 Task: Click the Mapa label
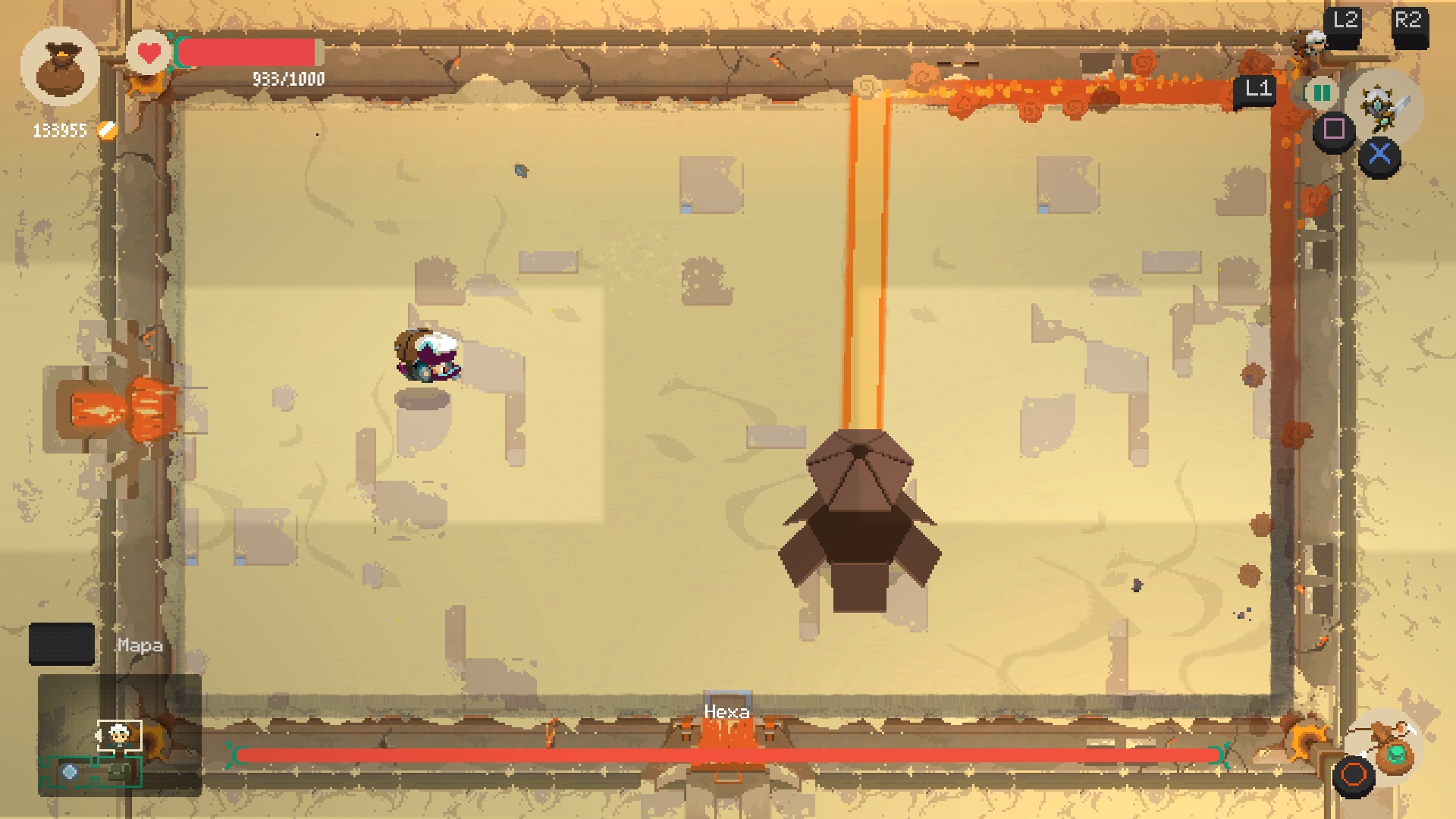coord(140,645)
